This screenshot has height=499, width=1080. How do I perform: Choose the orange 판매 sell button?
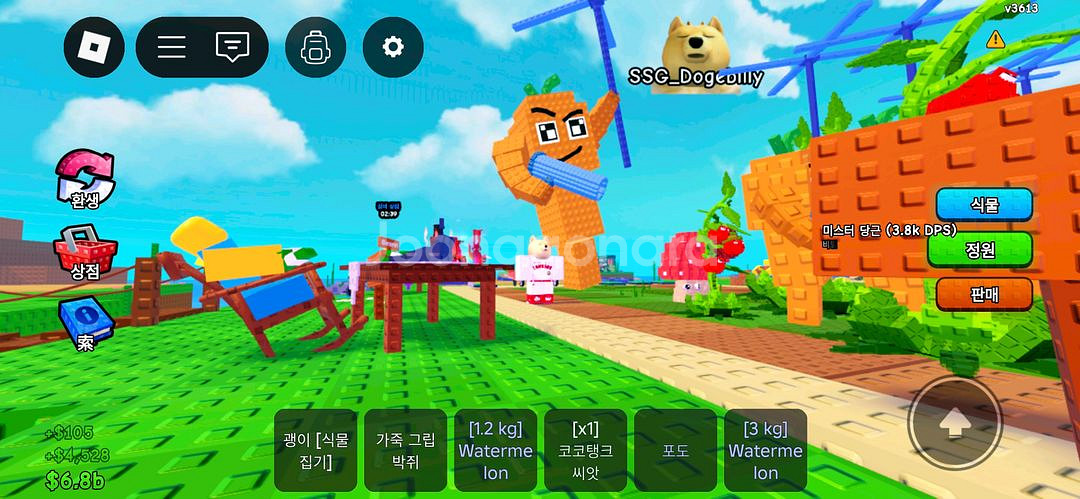pos(984,293)
